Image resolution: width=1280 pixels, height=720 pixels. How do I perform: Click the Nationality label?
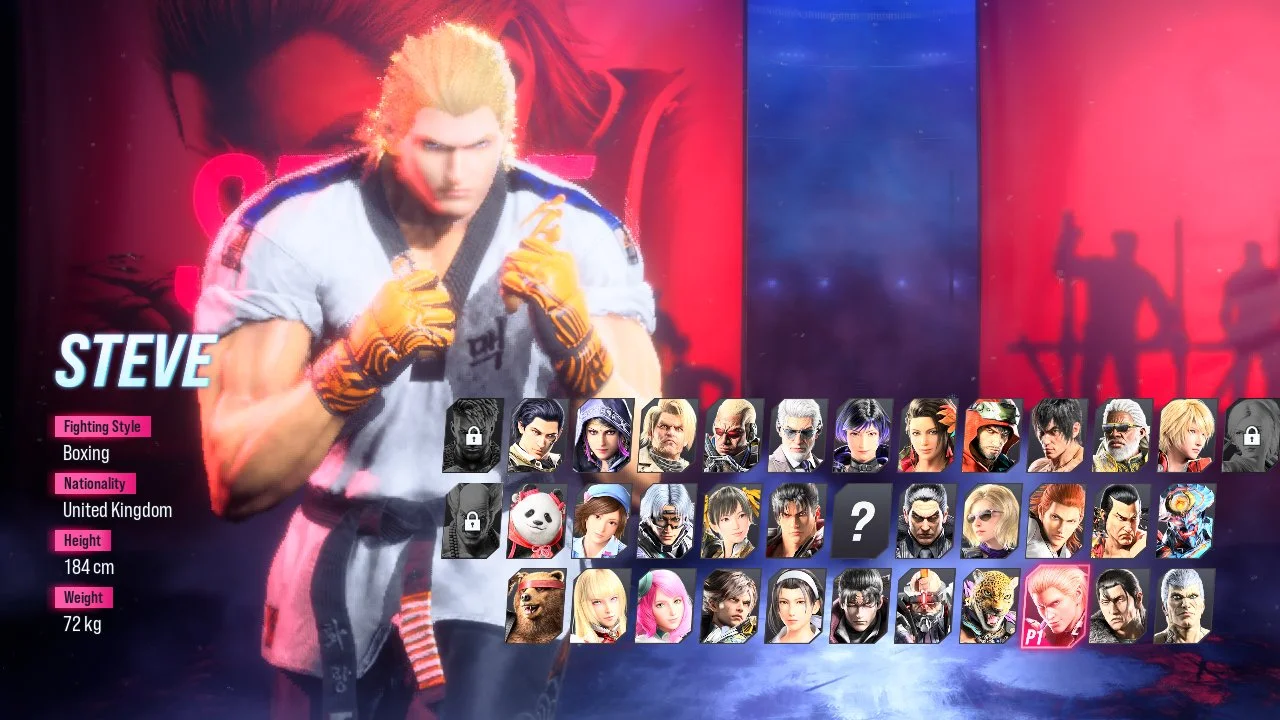tap(94, 484)
